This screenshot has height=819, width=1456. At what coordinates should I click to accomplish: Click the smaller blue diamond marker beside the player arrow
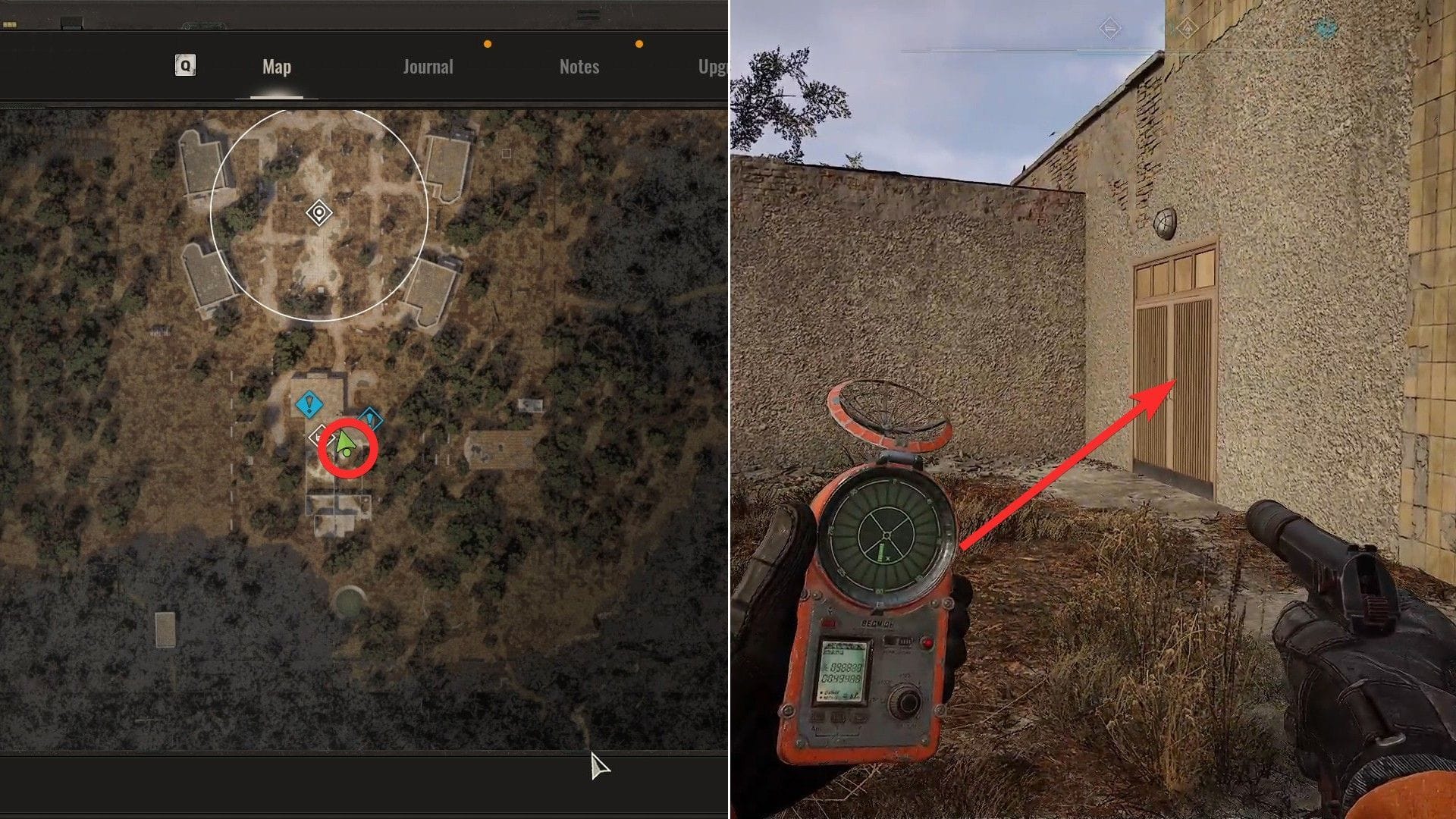[370, 418]
